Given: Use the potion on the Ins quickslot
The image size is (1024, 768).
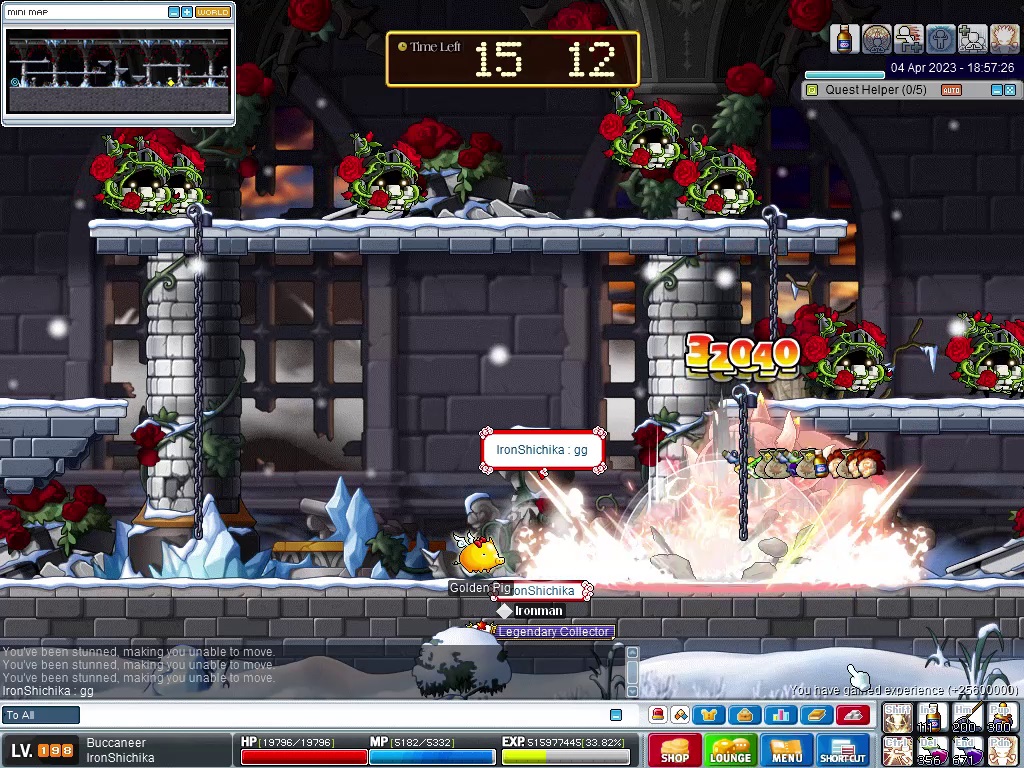Looking at the screenshot, I should [933, 718].
